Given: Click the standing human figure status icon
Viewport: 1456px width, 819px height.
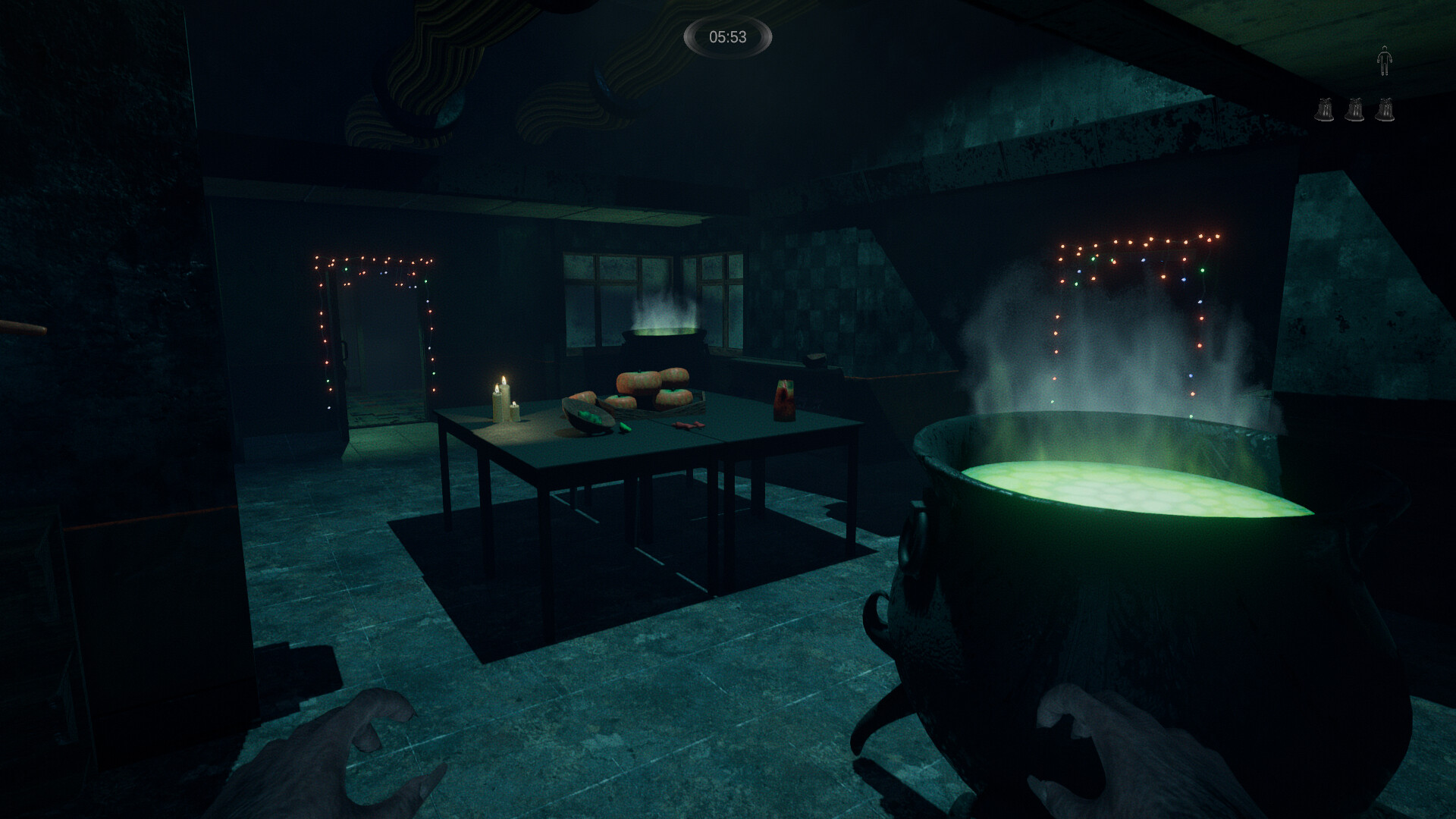Looking at the screenshot, I should tap(1384, 61).
